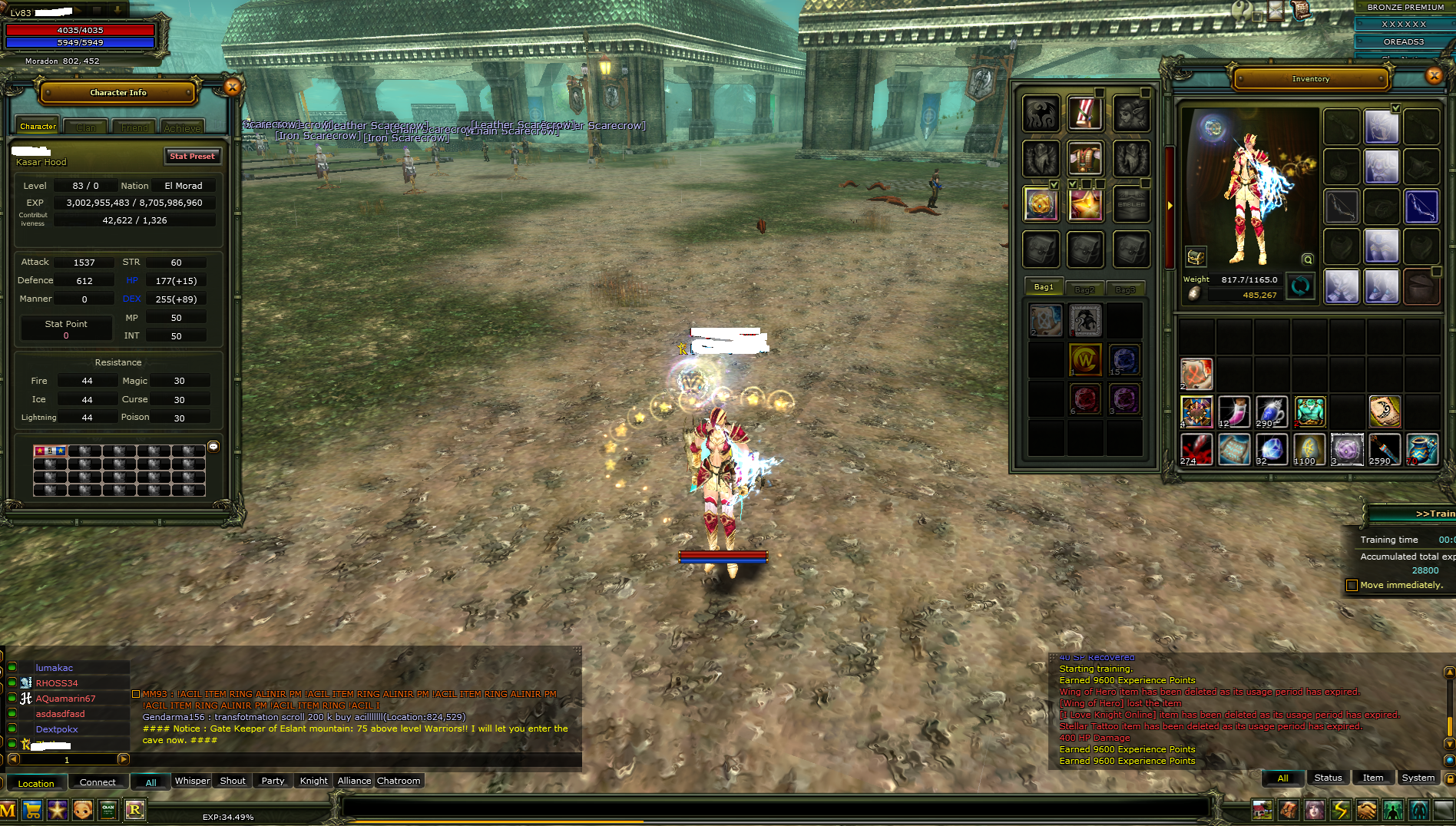Filter the log by the System tab
1456x826 pixels.
(x=1418, y=778)
